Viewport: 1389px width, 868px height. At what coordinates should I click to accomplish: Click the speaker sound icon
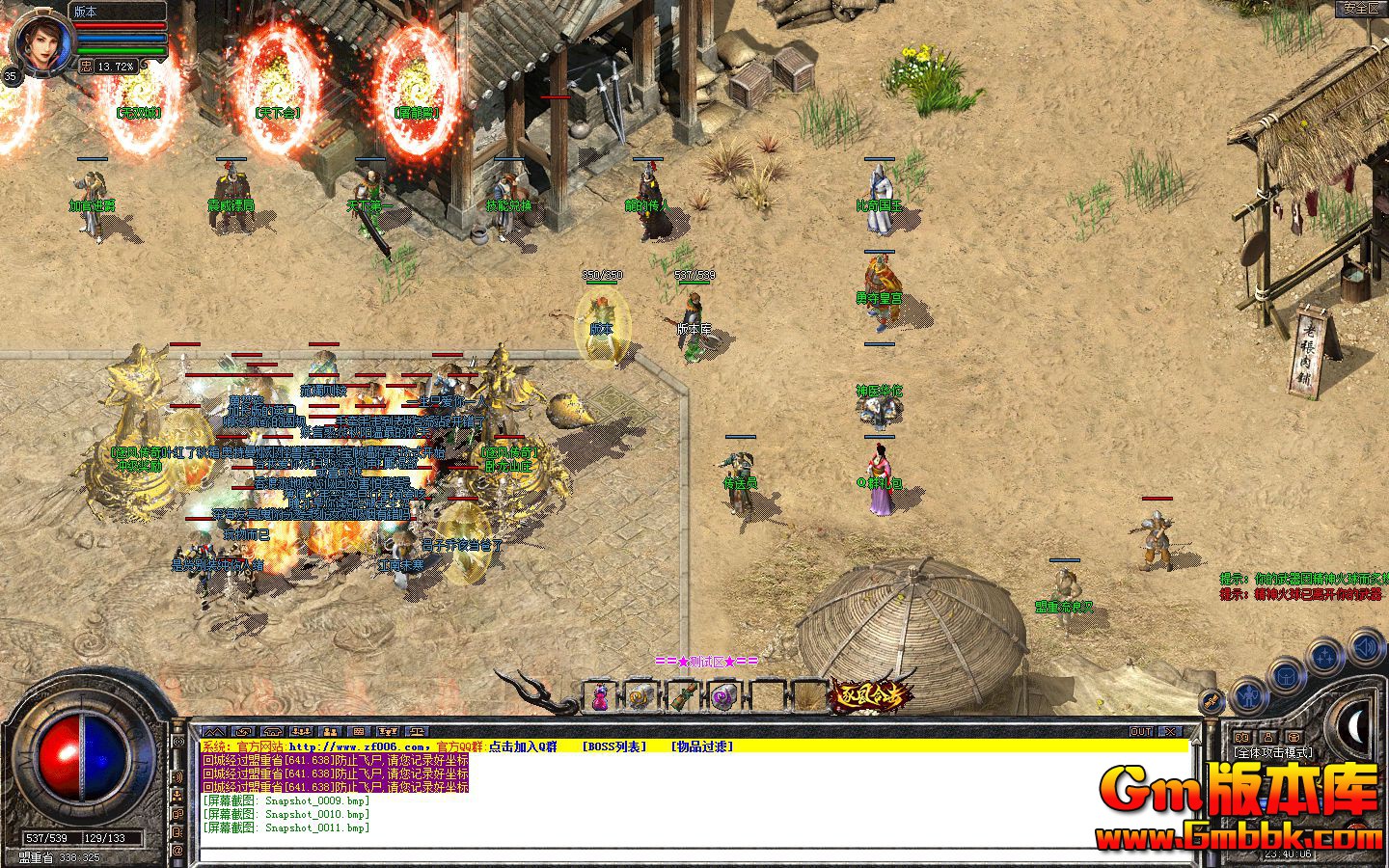tap(1365, 647)
